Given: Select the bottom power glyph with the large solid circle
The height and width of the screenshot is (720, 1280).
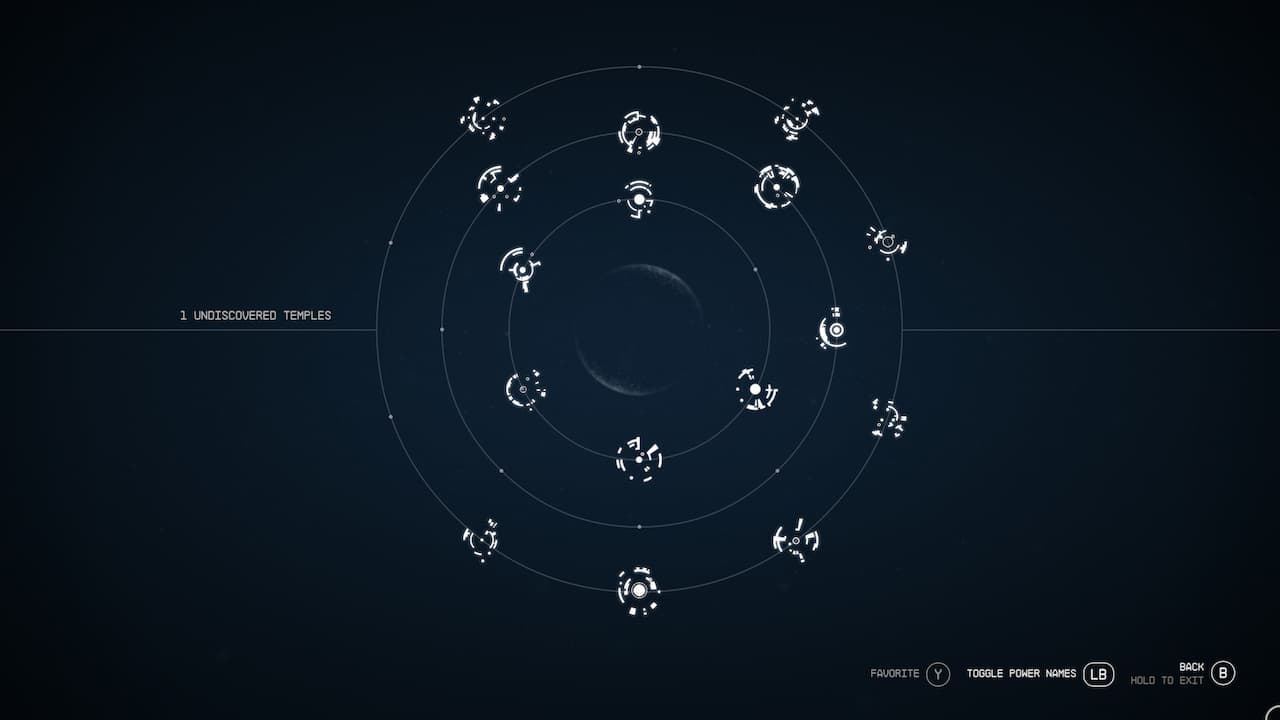Looking at the screenshot, I should [x=637, y=590].
